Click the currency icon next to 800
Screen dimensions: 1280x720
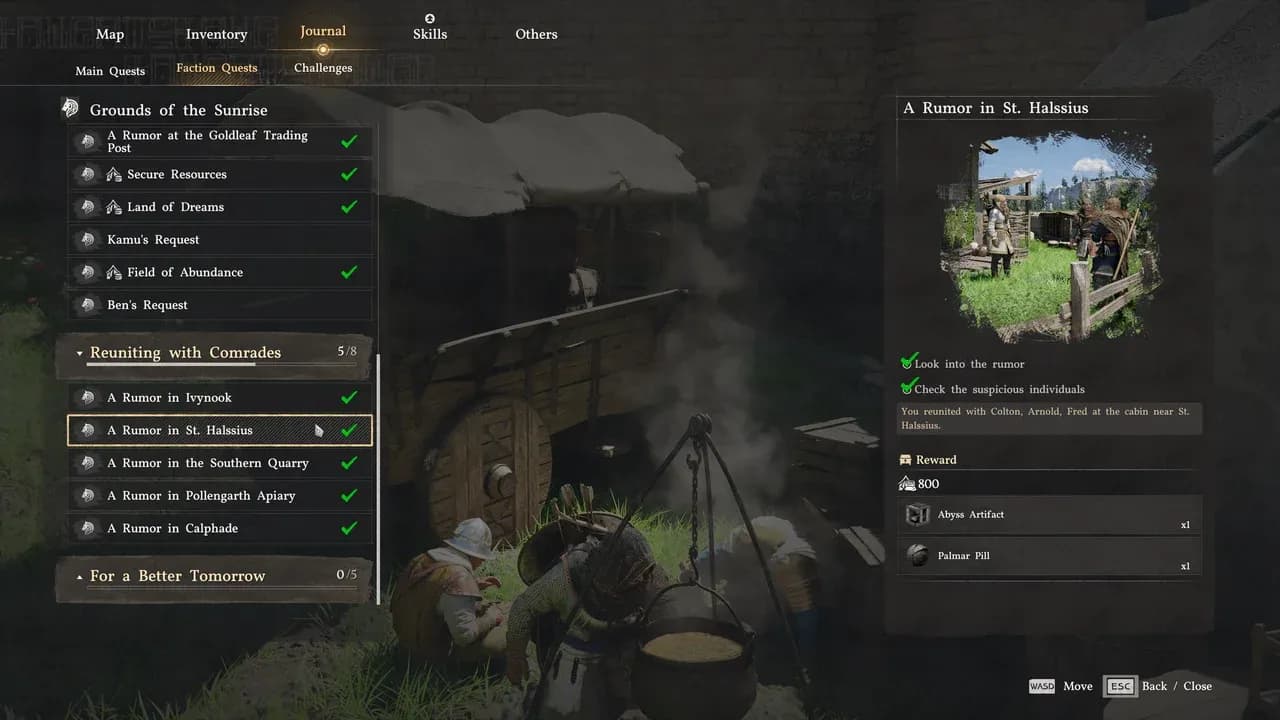coord(908,484)
